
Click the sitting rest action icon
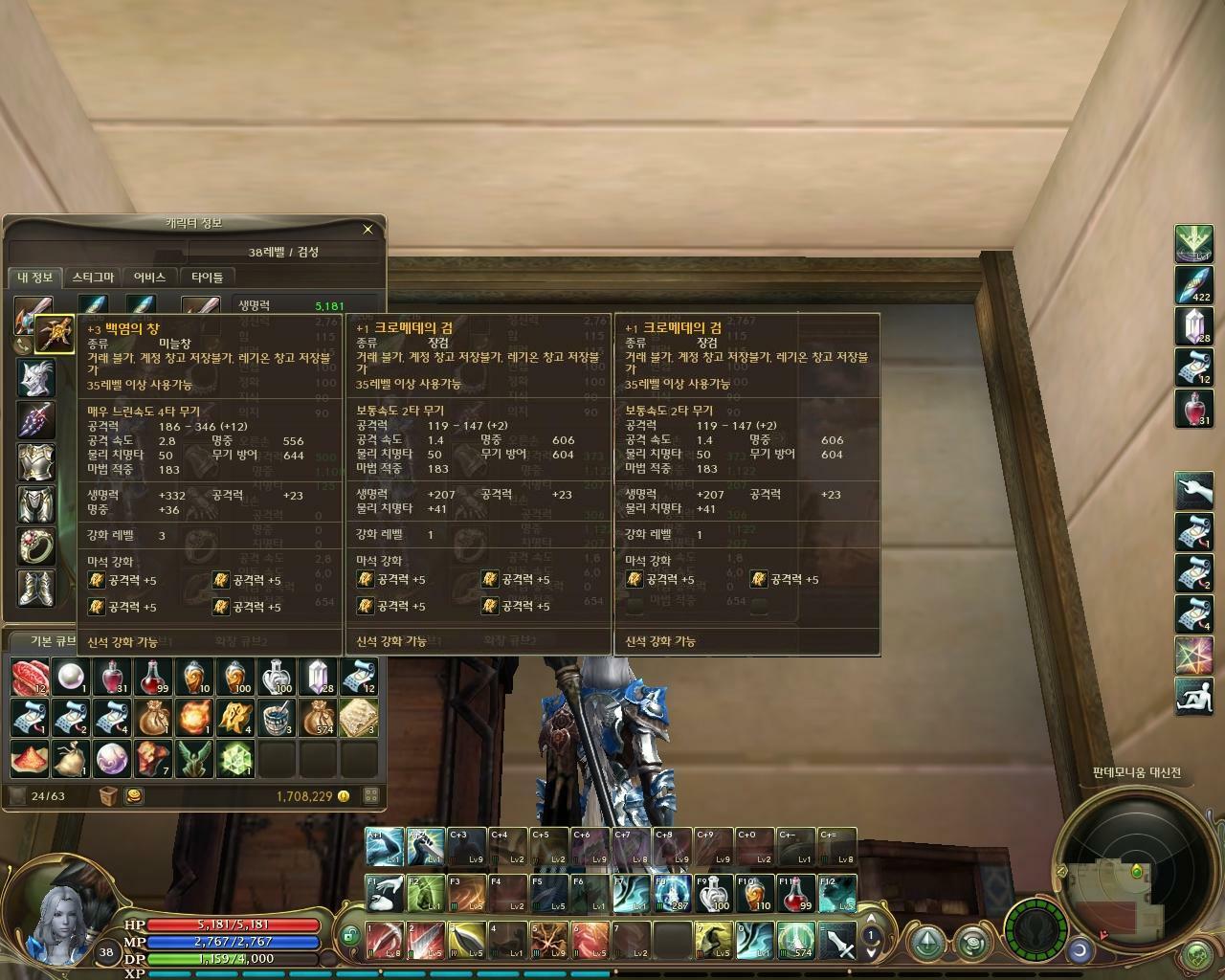[1193, 696]
